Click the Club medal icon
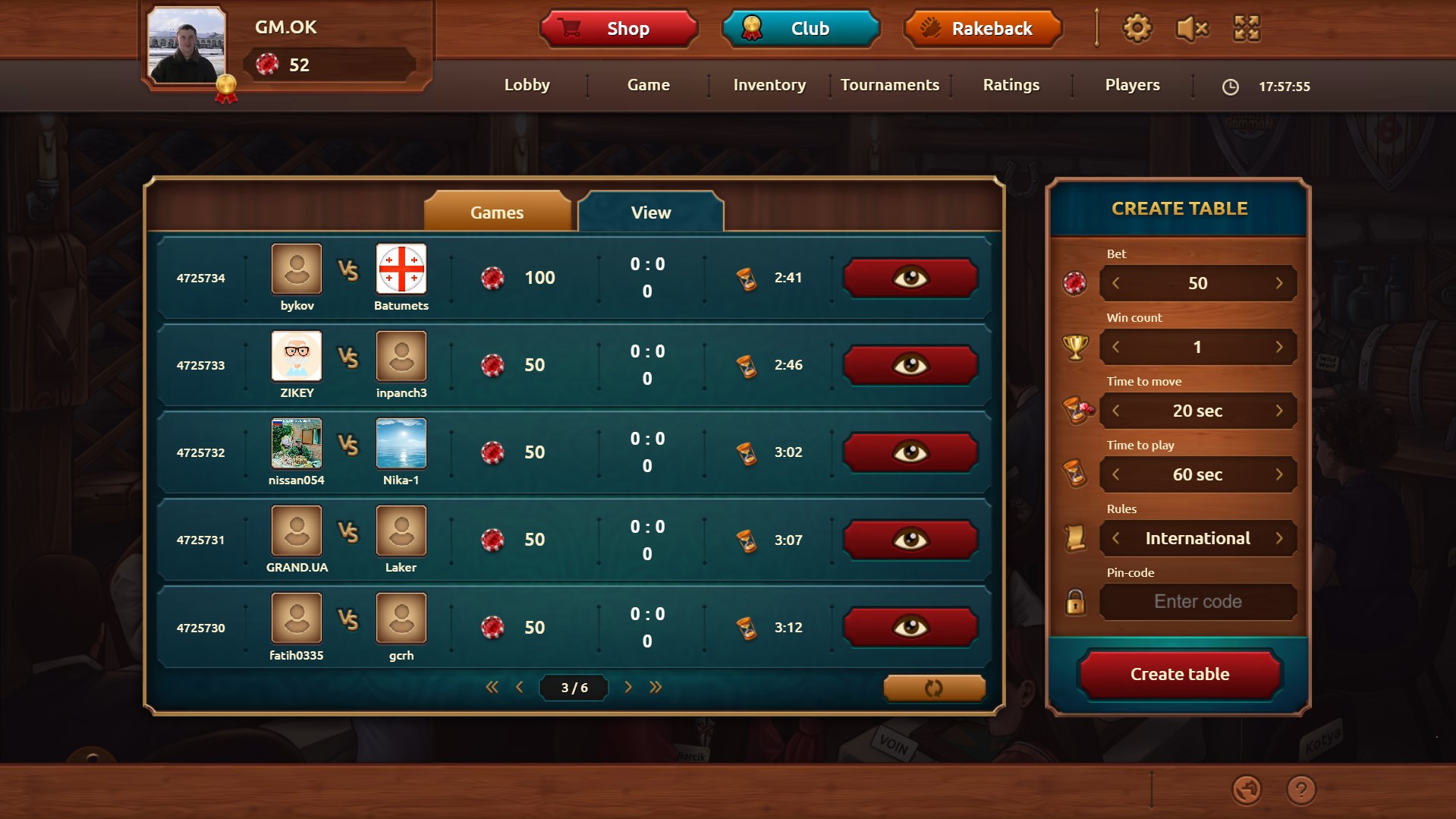 pyautogui.click(x=751, y=27)
